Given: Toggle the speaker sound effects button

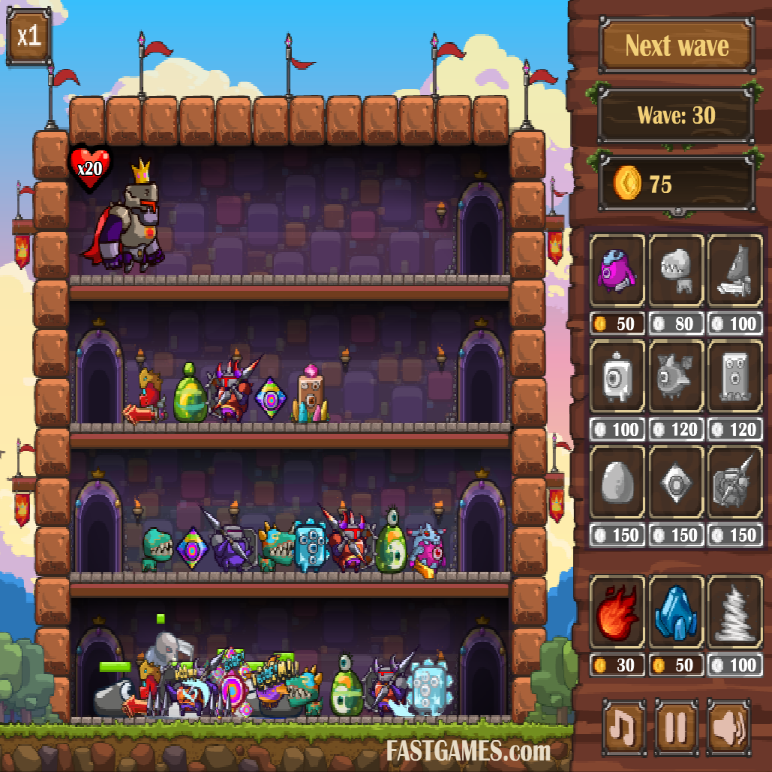Looking at the screenshot, I should [728, 727].
